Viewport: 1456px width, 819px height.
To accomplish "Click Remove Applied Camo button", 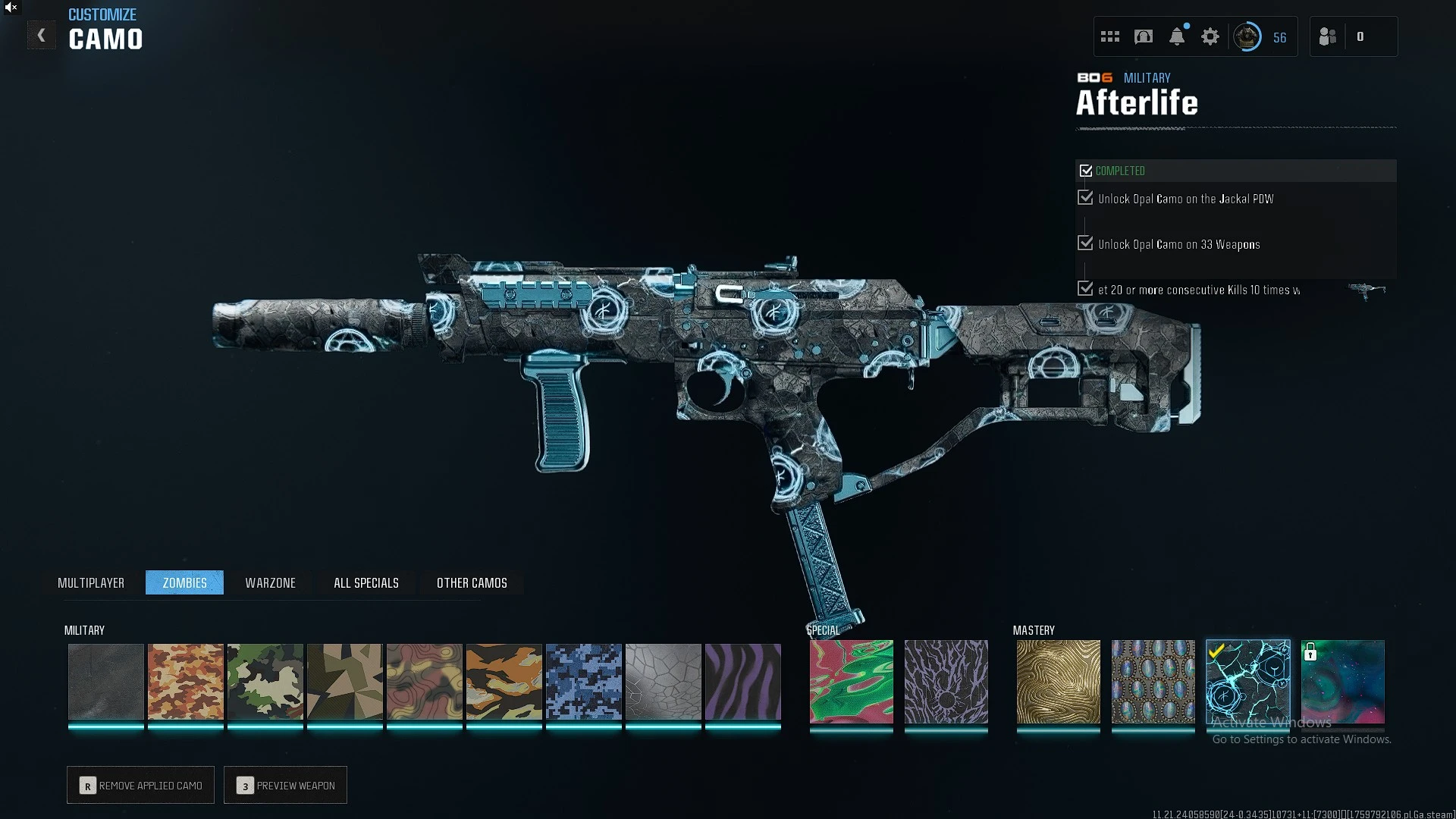I will click(141, 785).
